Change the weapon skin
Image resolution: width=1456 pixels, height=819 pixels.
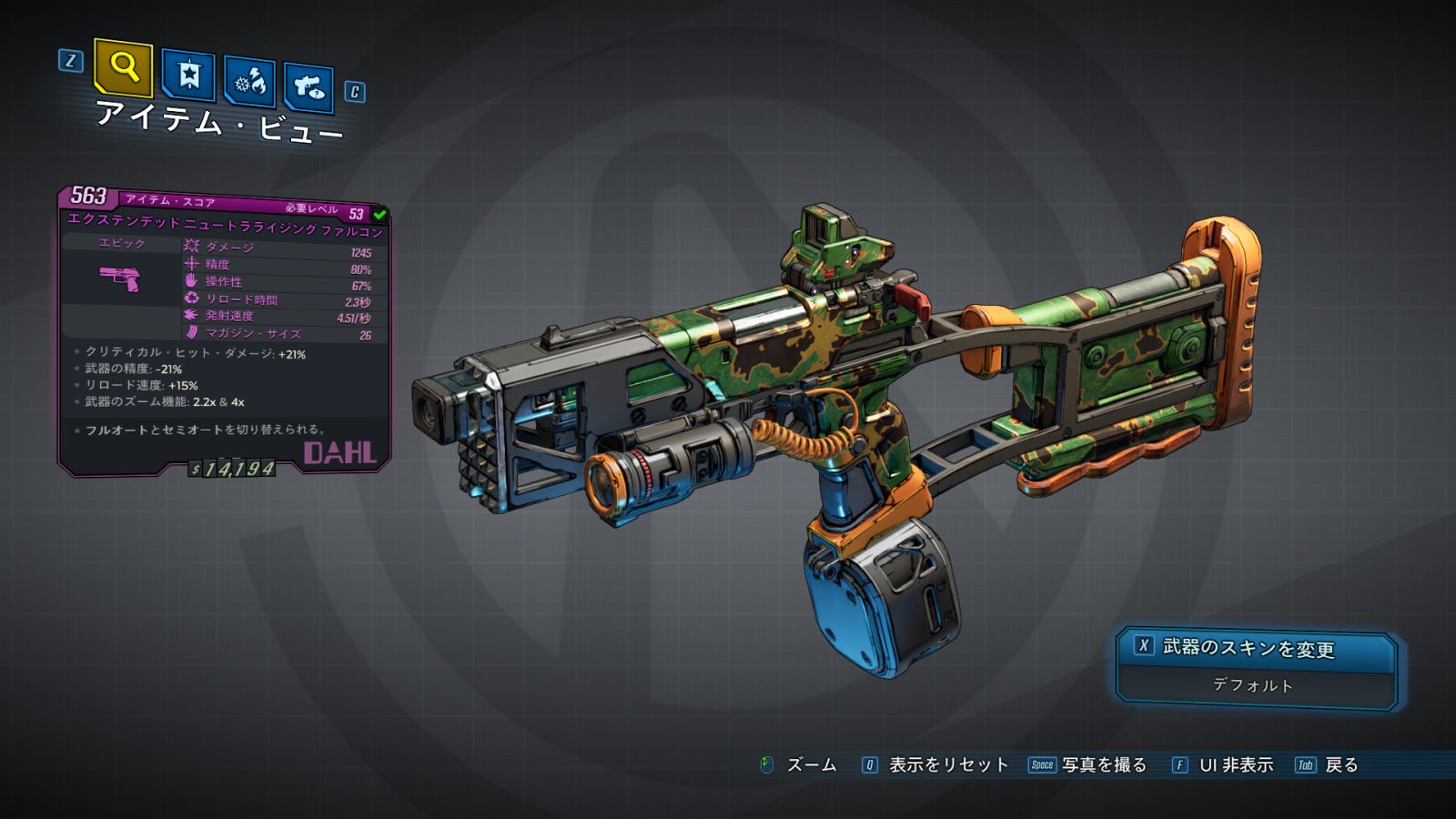pyautogui.click(x=1256, y=648)
